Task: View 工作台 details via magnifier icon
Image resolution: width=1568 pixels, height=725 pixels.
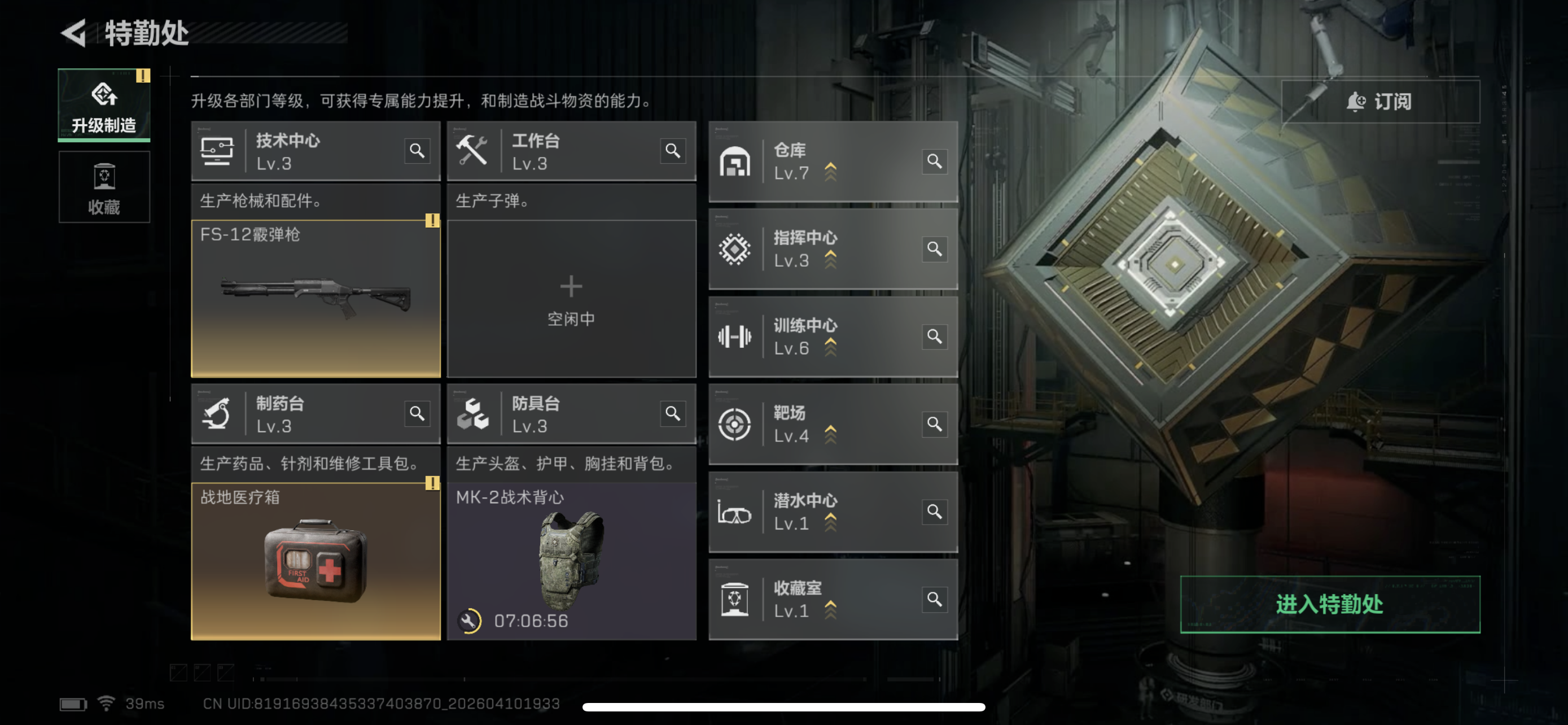Action: [x=673, y=150]
